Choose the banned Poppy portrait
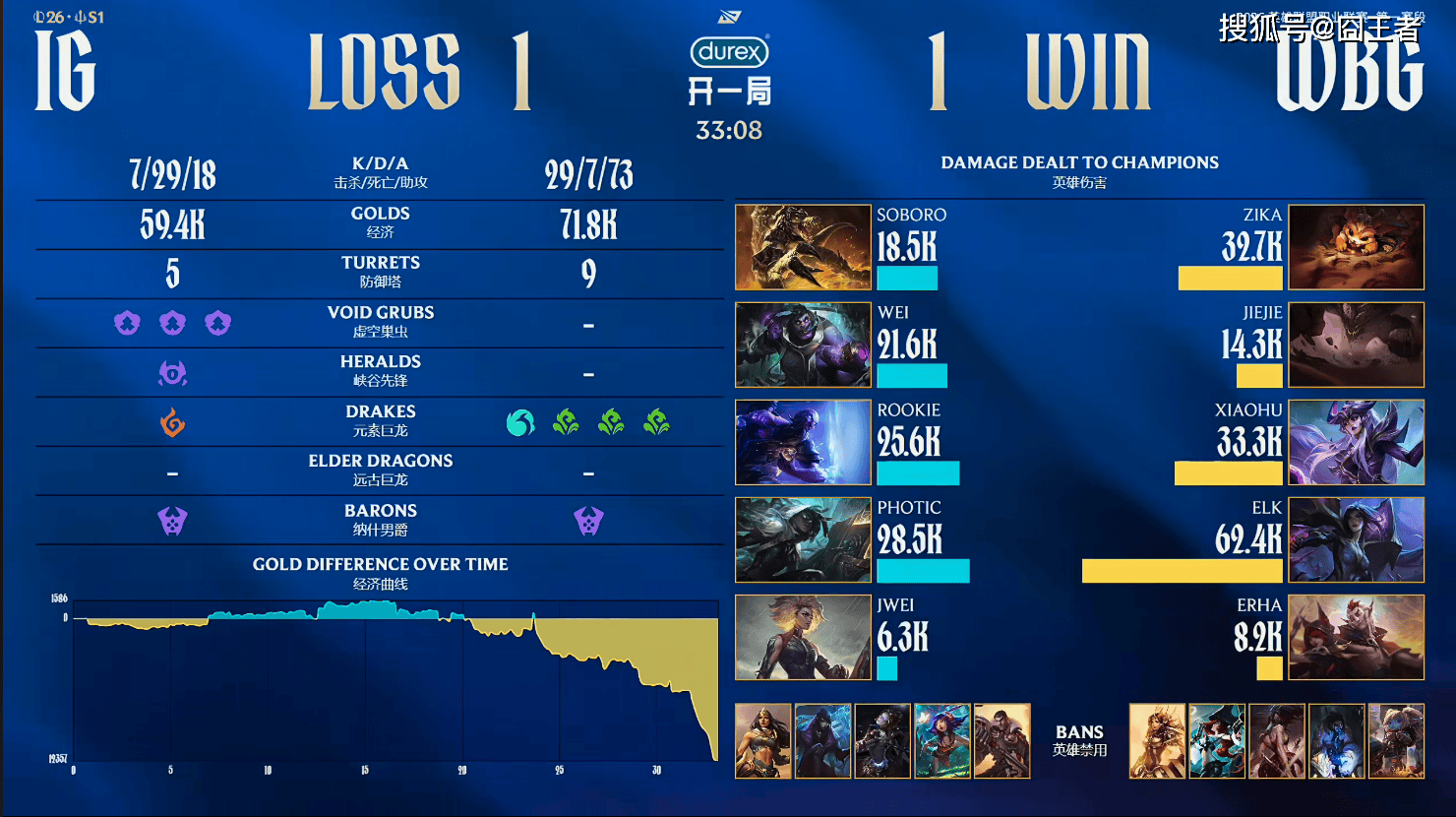The image size is (1456, 817). 1396,741
